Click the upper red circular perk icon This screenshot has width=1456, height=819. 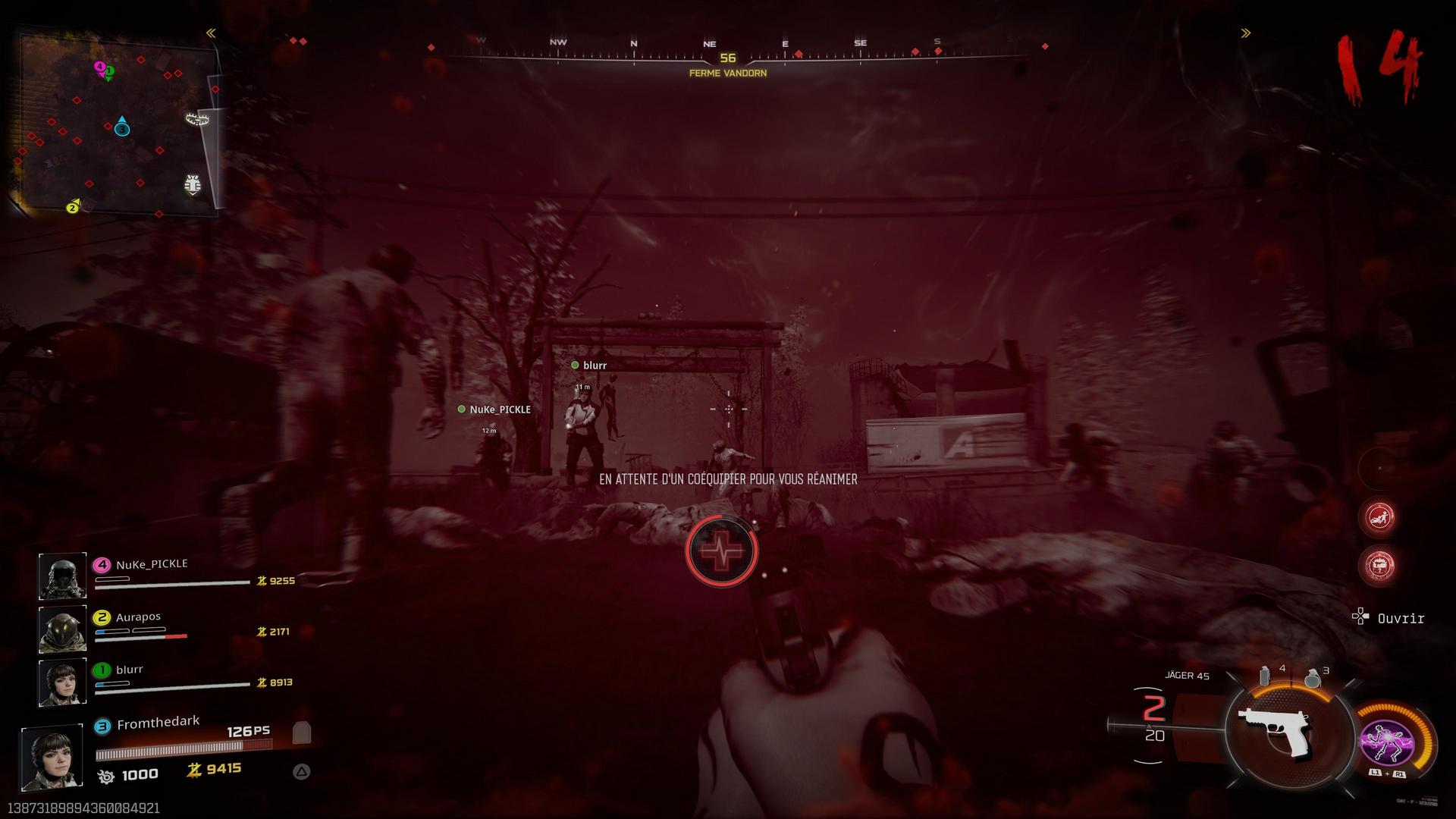coord(1379,517)
